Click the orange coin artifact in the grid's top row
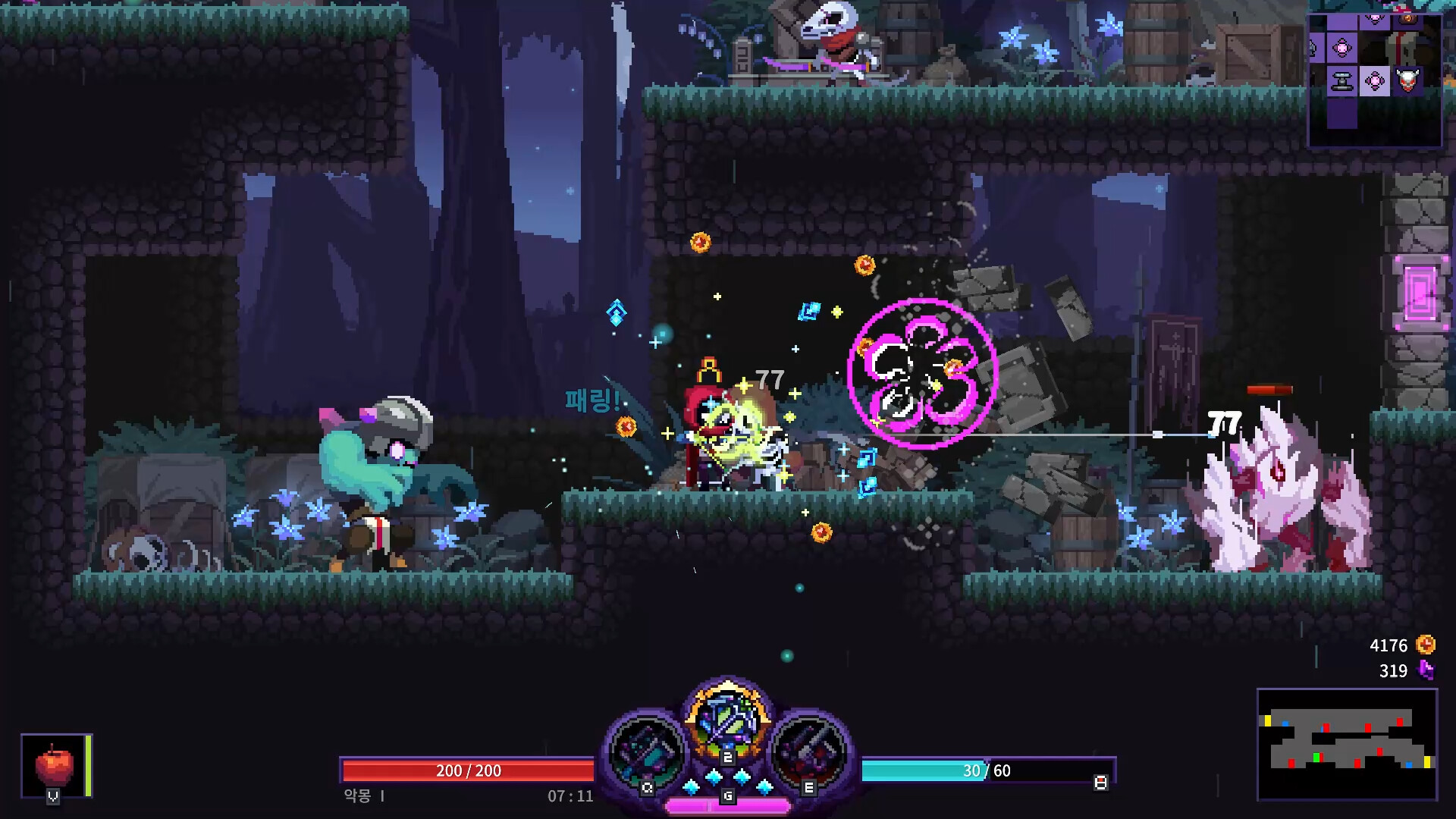Viewport: 1456px width, 819px height. [1408, 18]
